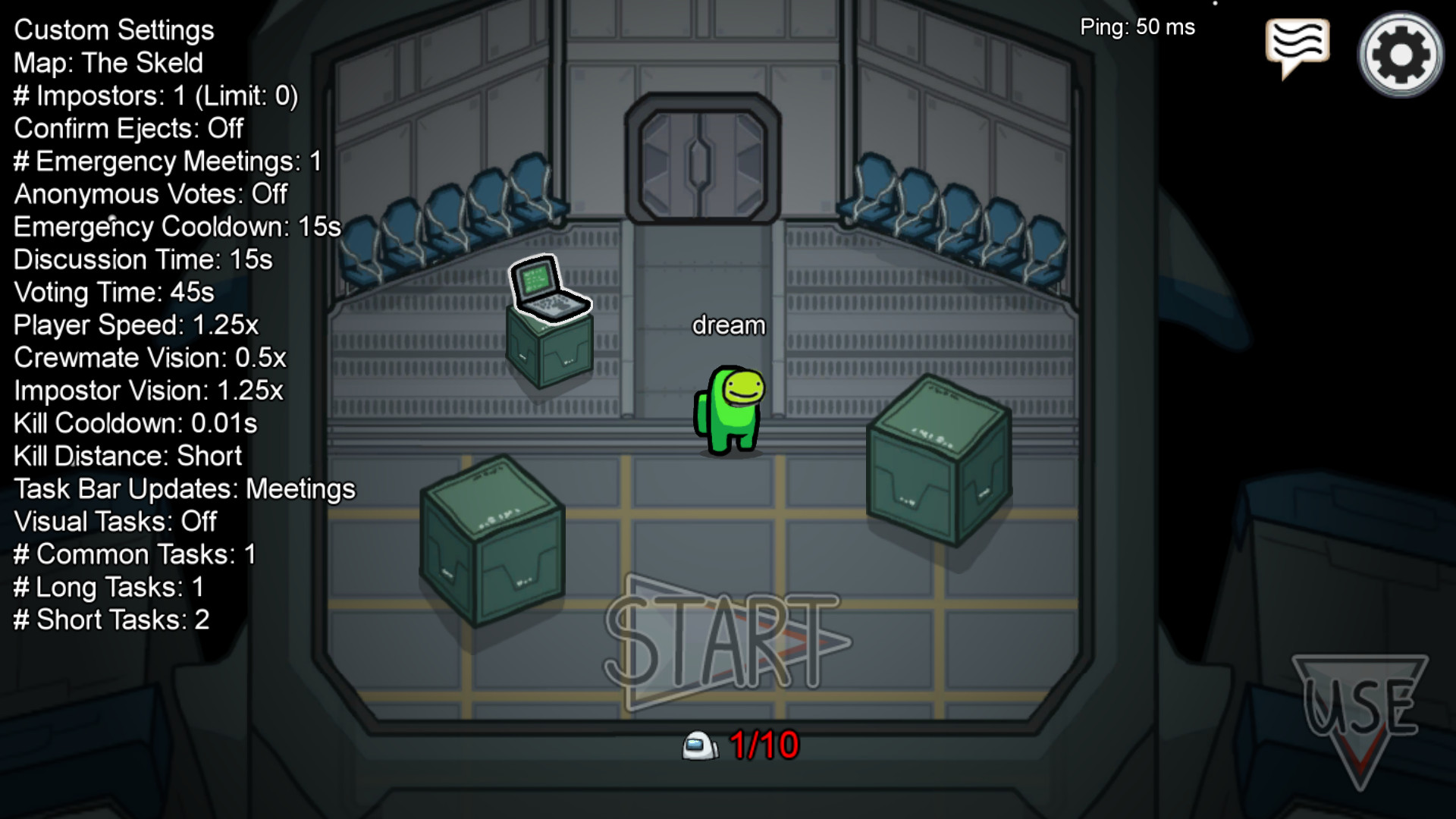The width and height of the screenshot is (1456, 819).
Task: Open the gear settings menu
Action: [1400, 55]
